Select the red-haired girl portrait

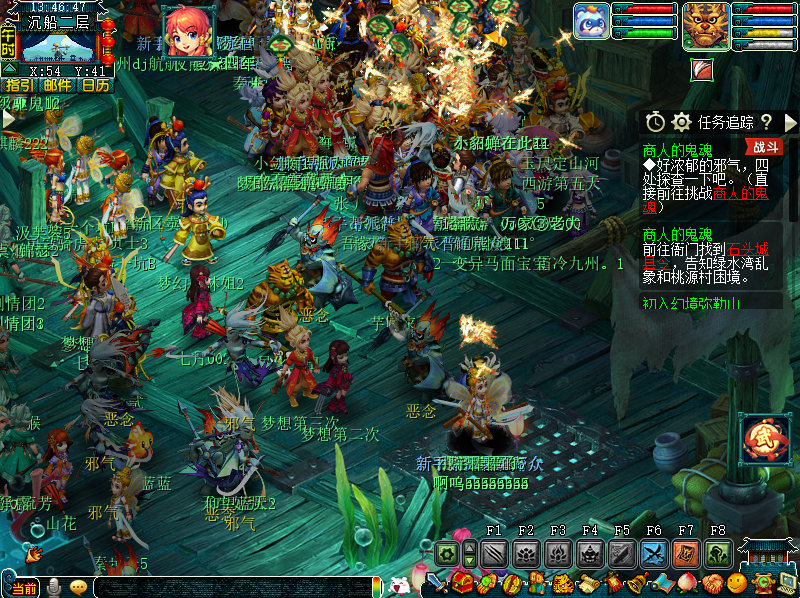click(187, 31)
